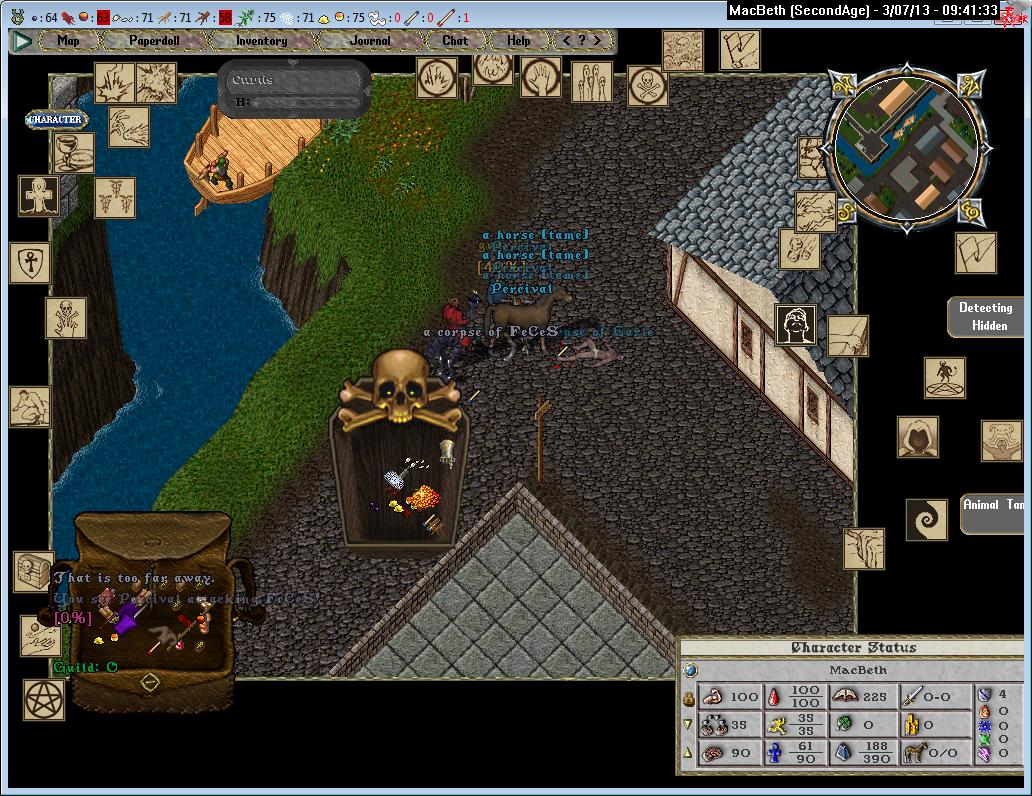This screenshot has width=1032, height=796.
Task: Activate the hooded figure spell icon
Action: 916,437
